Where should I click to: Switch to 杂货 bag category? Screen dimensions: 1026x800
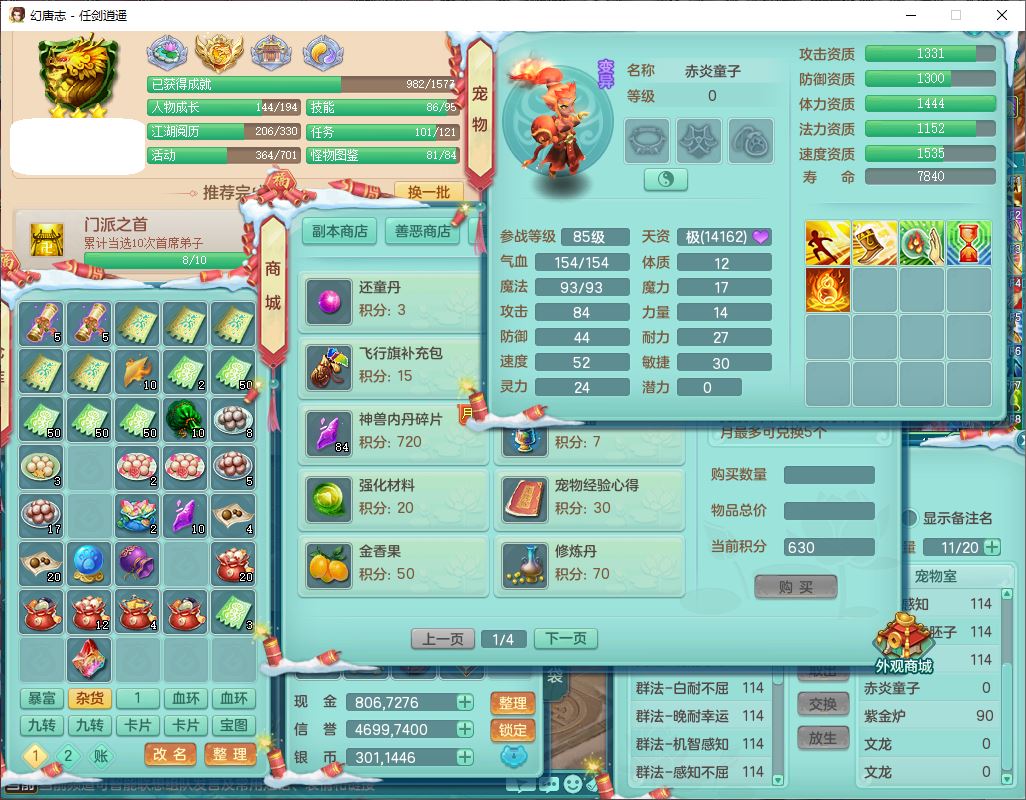(89, 699)
